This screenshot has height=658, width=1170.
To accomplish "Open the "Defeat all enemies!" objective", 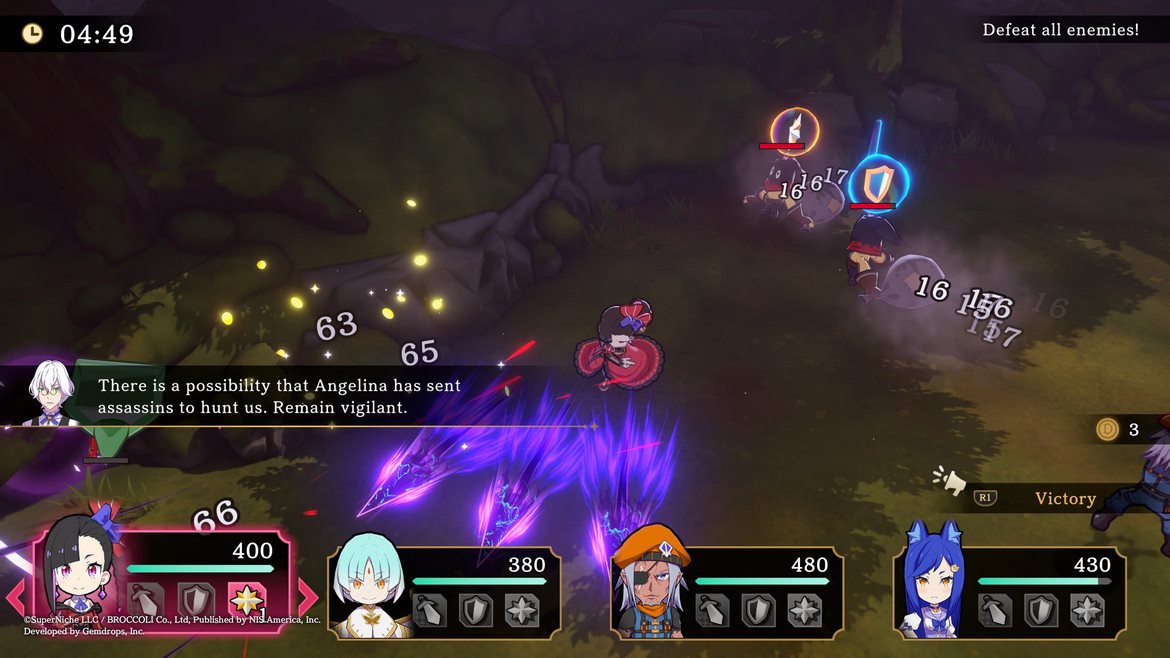I will coord(1060,30).
